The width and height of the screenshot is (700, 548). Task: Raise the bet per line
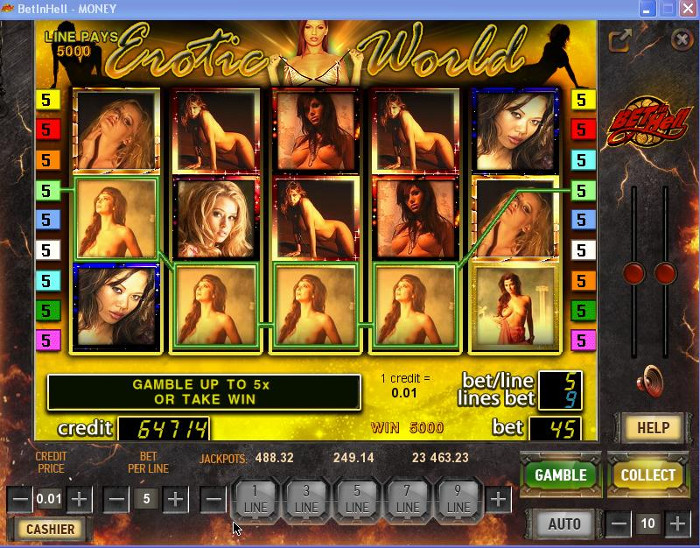tap(175, 498)
